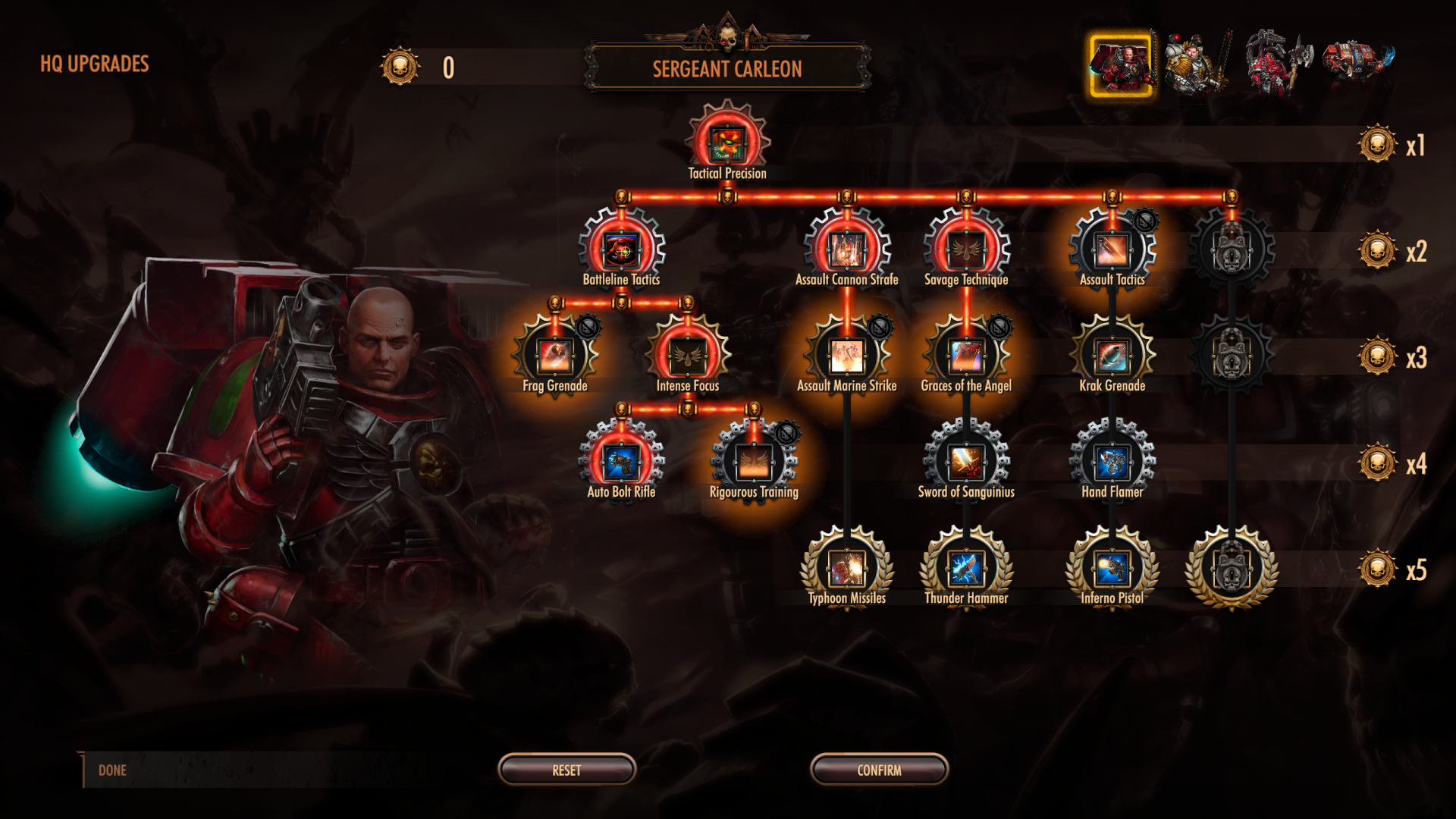Image resolution: width=1456 pixels, height=819 pixels.
Task: Select the Assault Tactics node
Action: coord(1112,249)
